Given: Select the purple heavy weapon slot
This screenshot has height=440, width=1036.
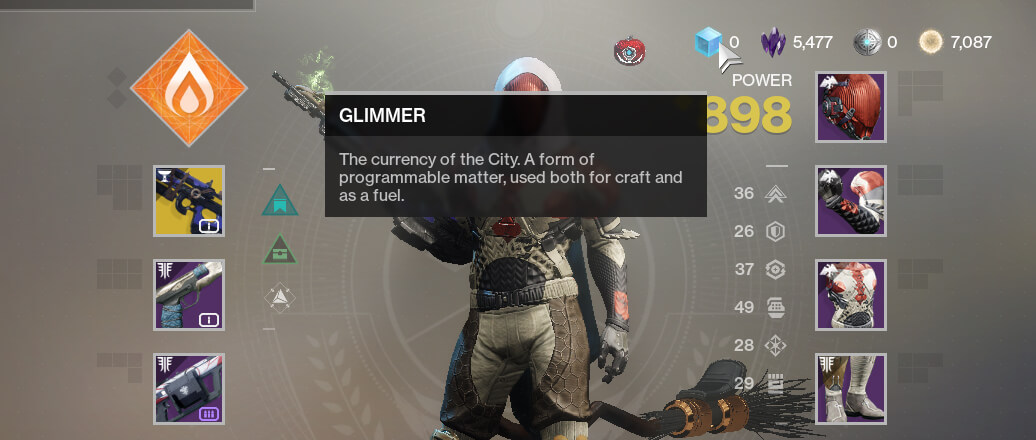Looking at the screenshot, I should click(x=188, y=388).
